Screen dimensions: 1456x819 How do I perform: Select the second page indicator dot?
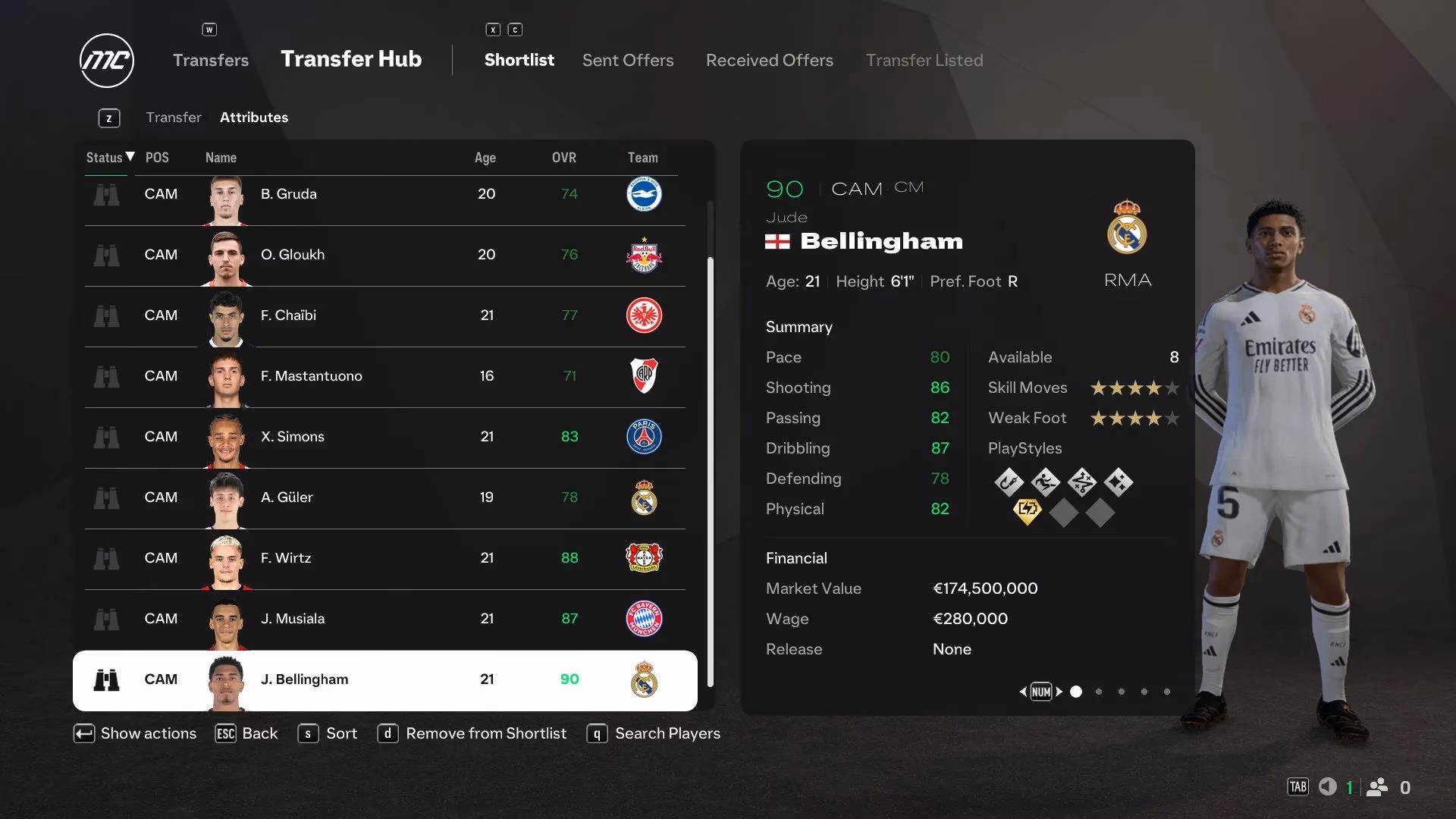pyautogui.click(x=1098, y=692)
